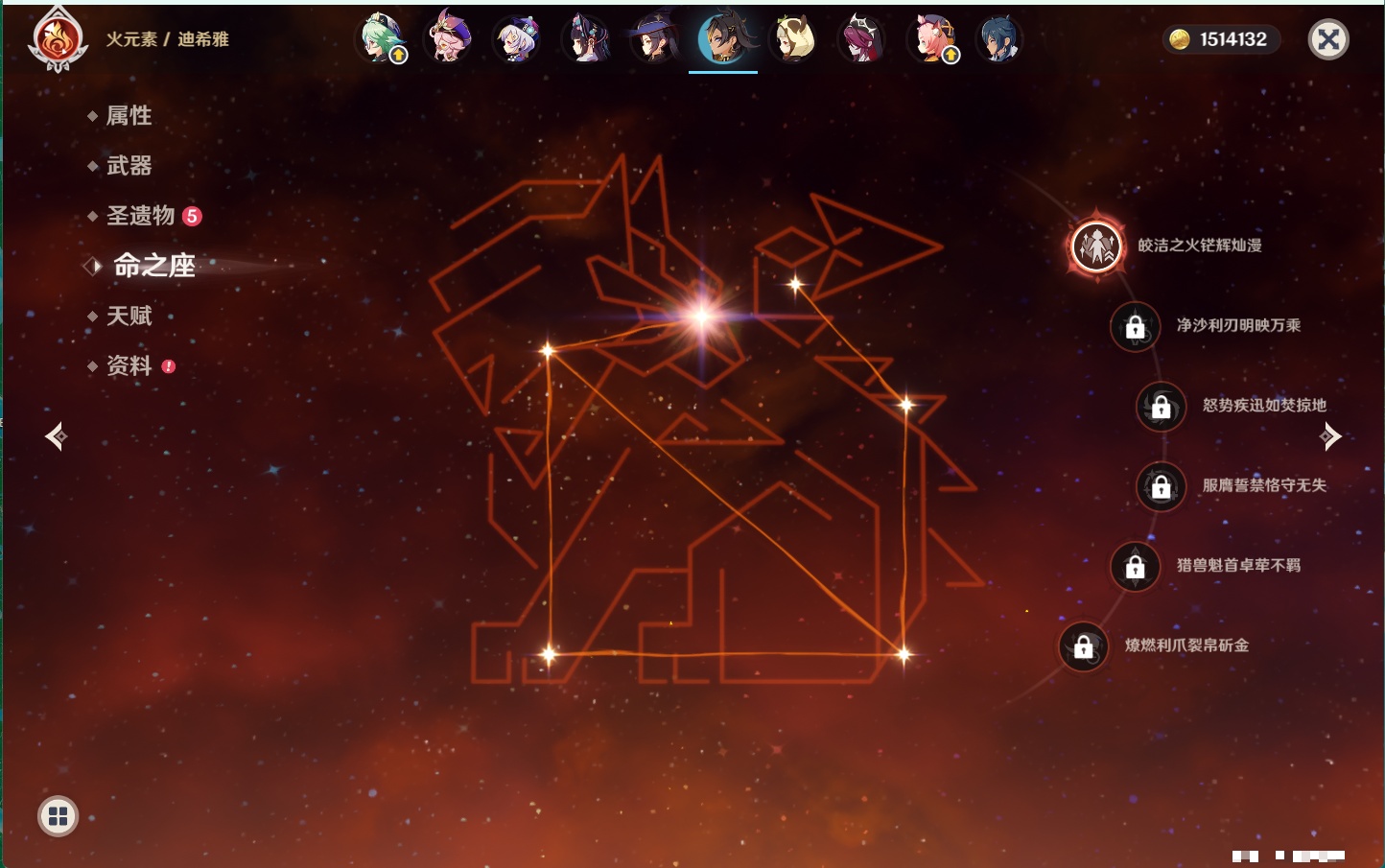Switch to the 武器 weapon section
Screen dimensions: 1385x868
[x=129, y=166]
